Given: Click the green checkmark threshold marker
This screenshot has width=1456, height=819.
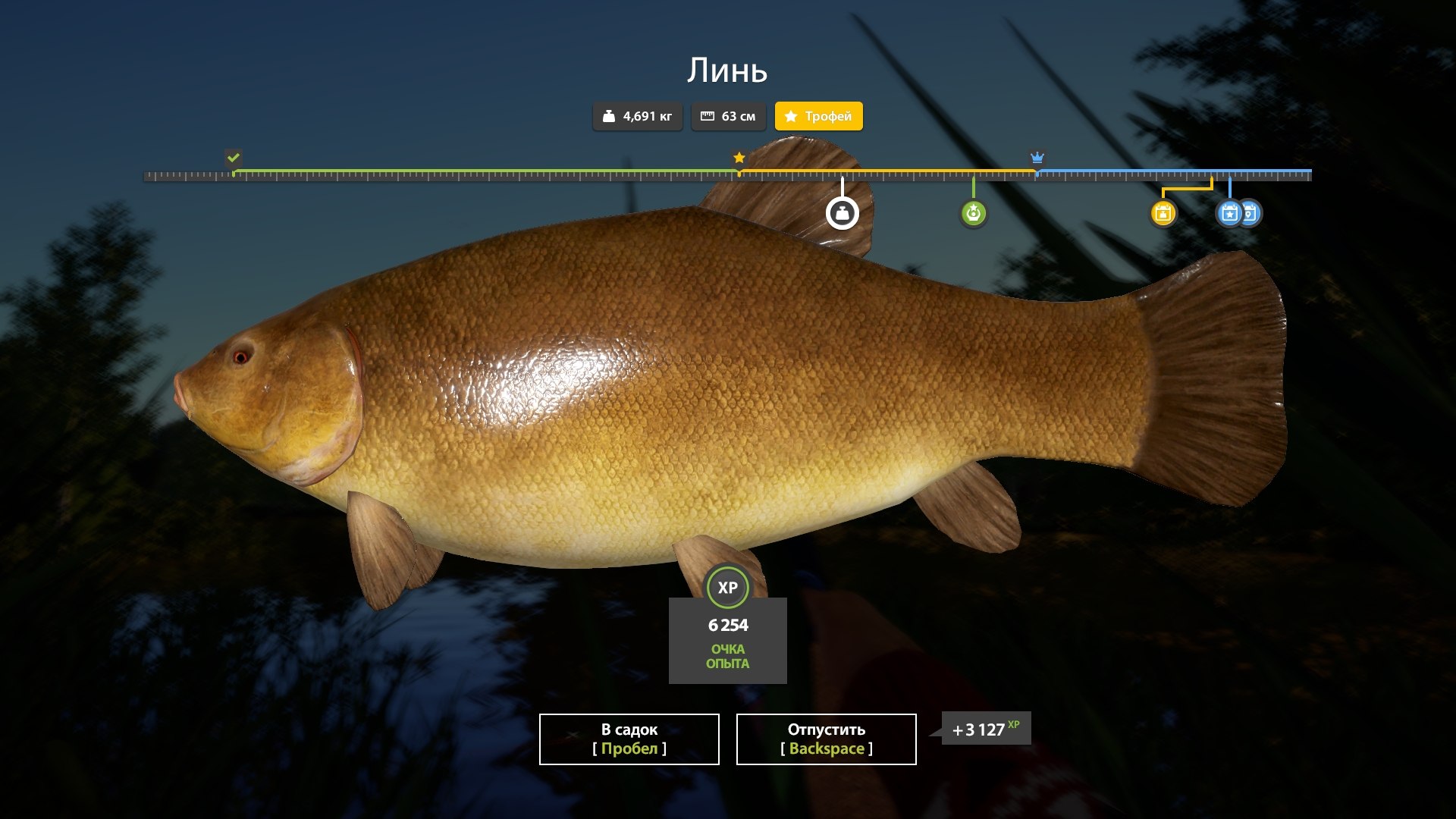Looking at the screenshot, I should (234, 158).
